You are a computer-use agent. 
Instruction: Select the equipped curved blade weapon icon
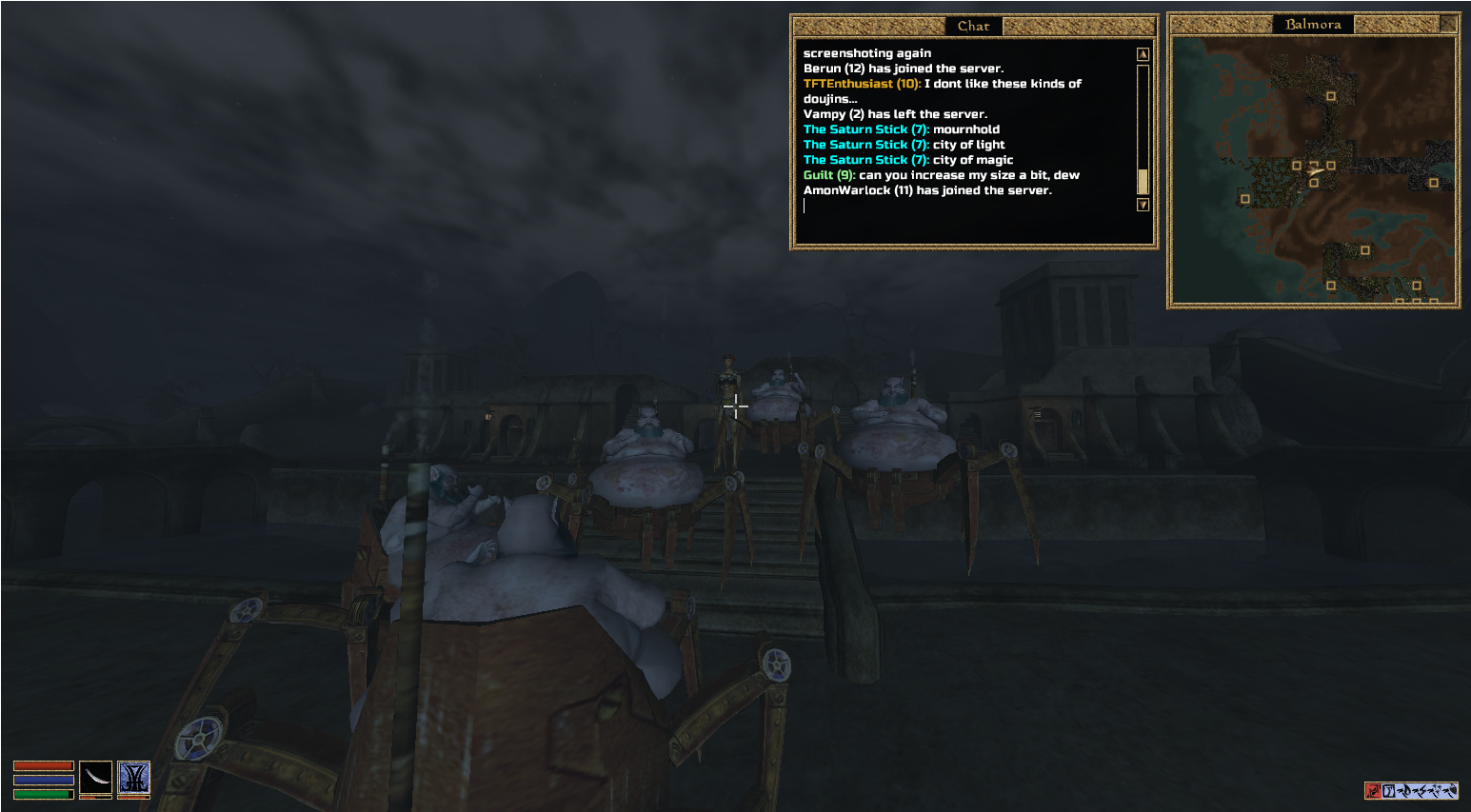coord(95,778)
